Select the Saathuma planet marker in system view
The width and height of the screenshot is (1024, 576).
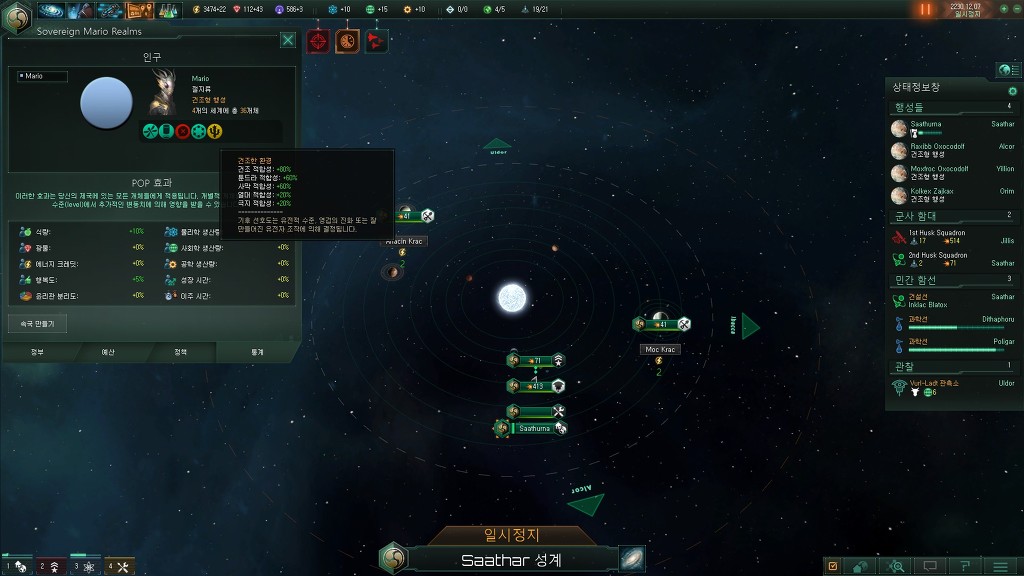coord(534,428)
